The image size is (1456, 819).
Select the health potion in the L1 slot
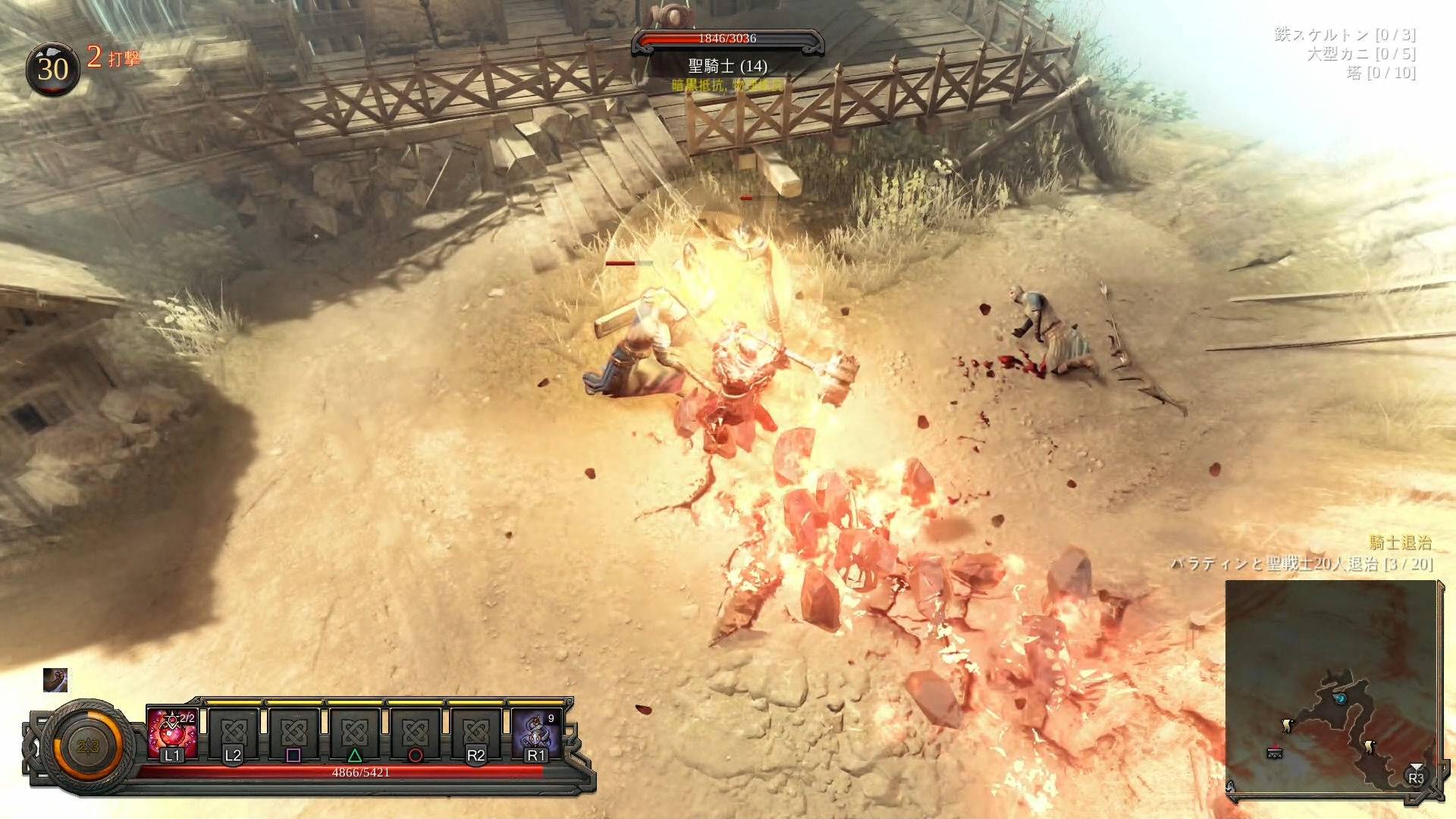172,733
